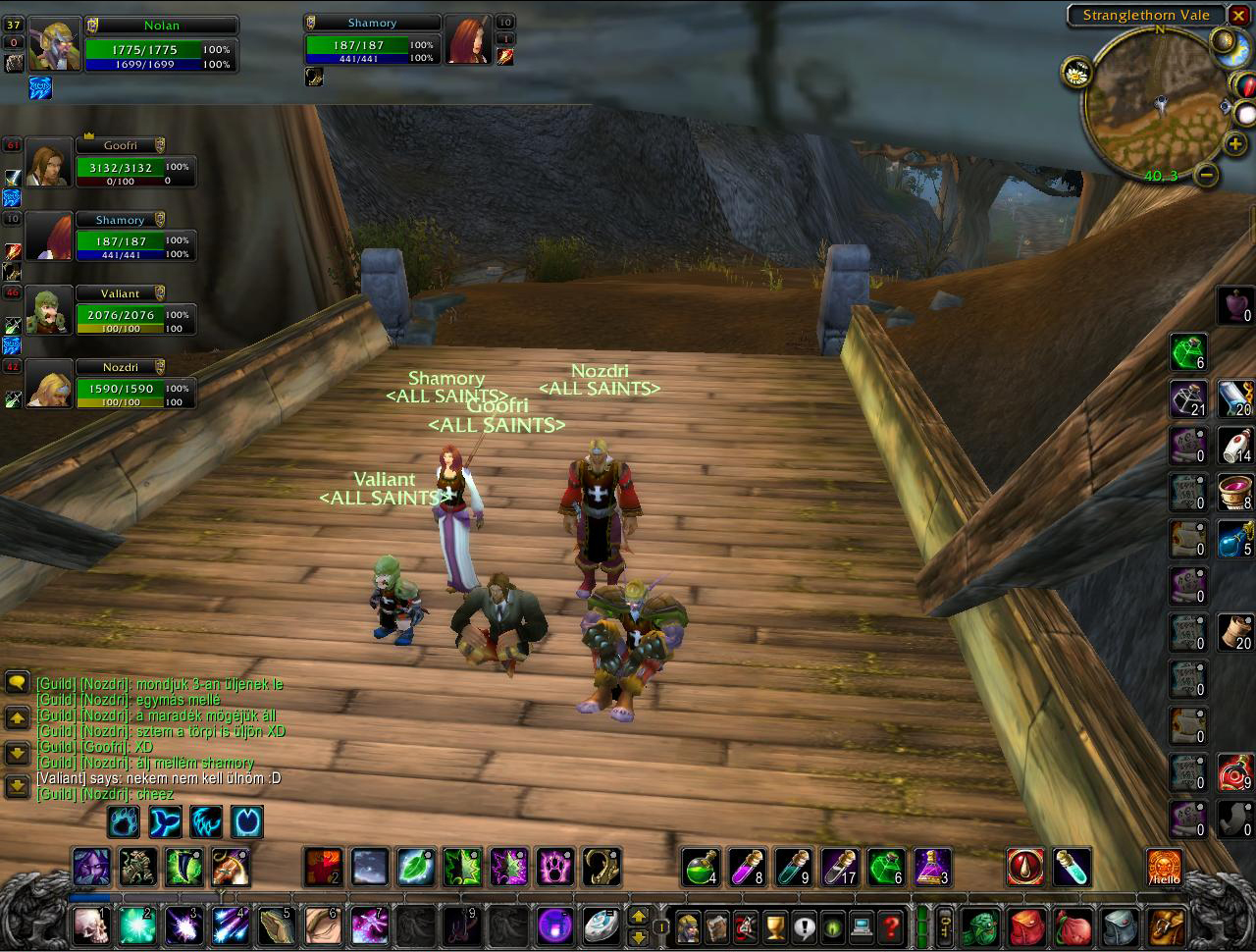
Task: Click the daisy flower minimap button
Action: (x=1076, y=73)
